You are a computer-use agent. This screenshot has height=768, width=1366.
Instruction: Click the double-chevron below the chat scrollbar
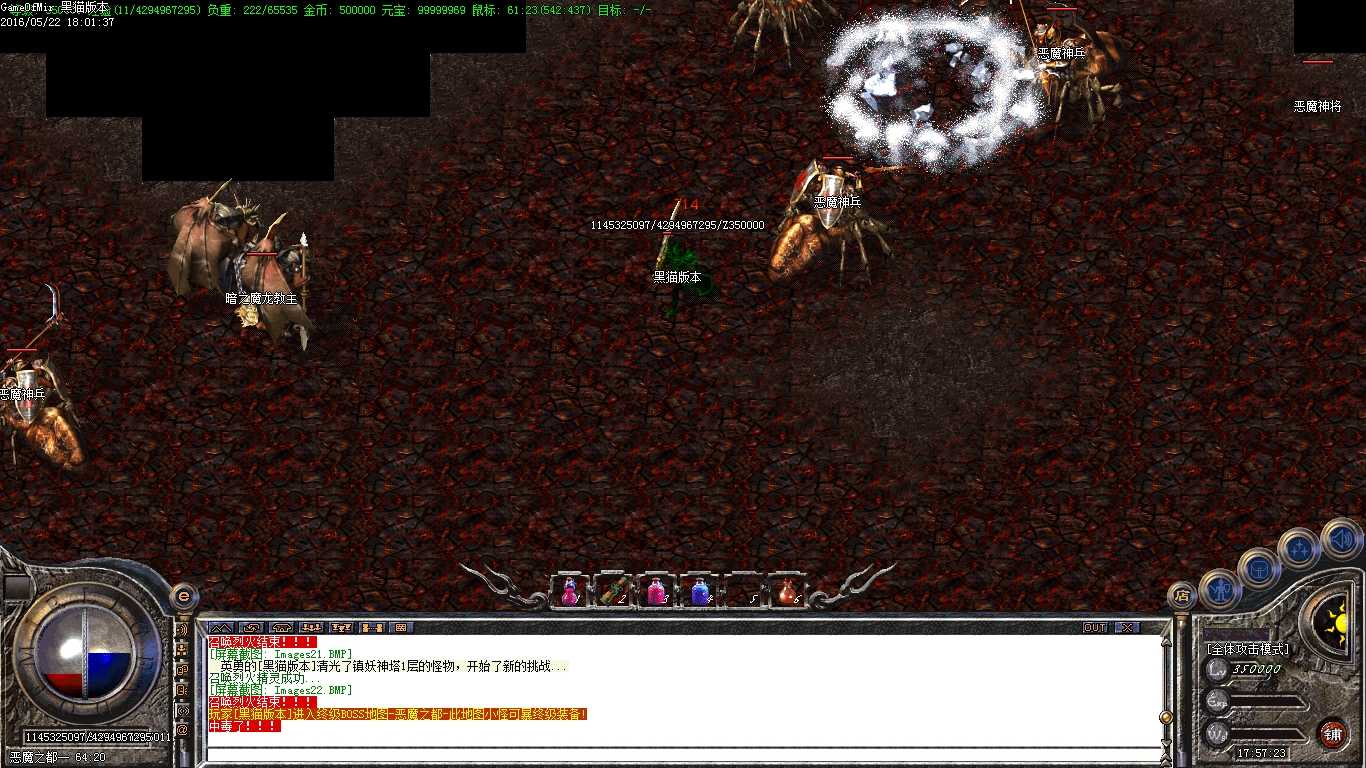click(1166, 757)
